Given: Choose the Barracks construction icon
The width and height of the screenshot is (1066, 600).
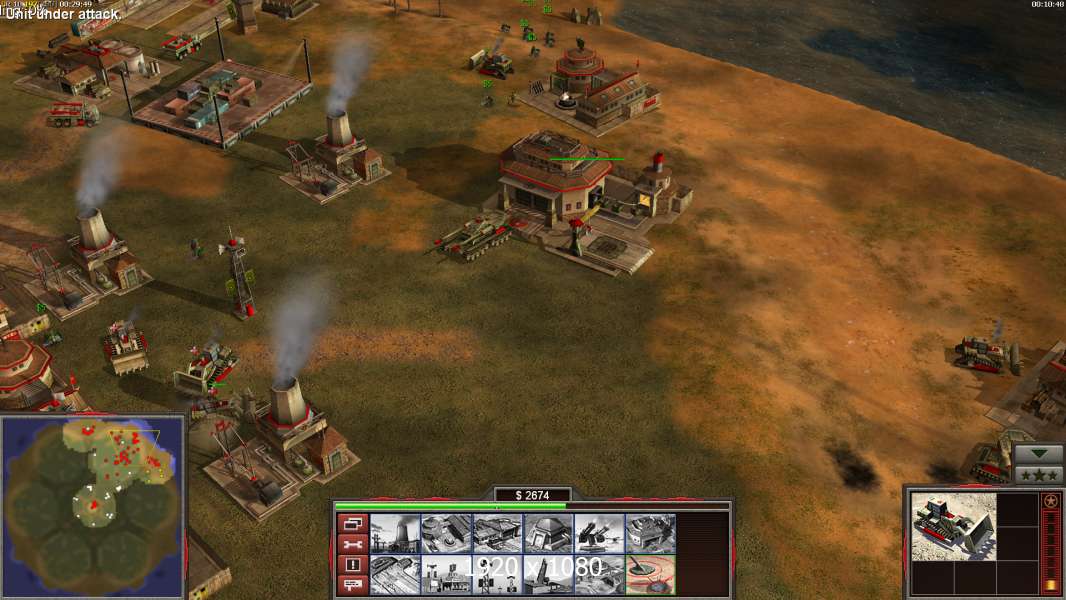Looking at the screenshot, I should click(446, 534).
